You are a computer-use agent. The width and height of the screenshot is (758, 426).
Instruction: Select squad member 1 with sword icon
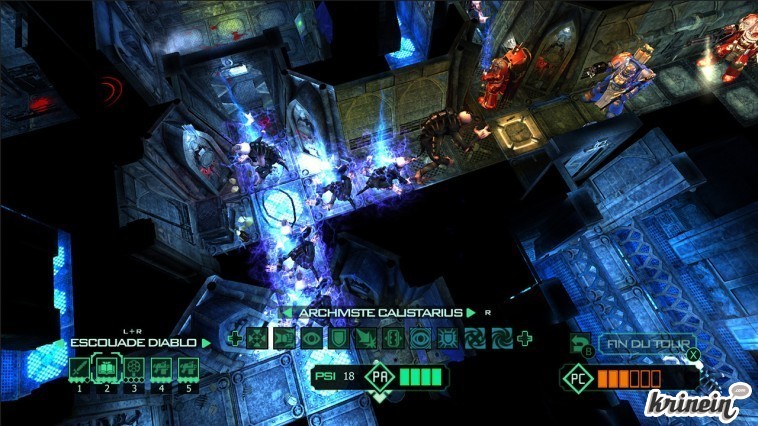point(80,371)
